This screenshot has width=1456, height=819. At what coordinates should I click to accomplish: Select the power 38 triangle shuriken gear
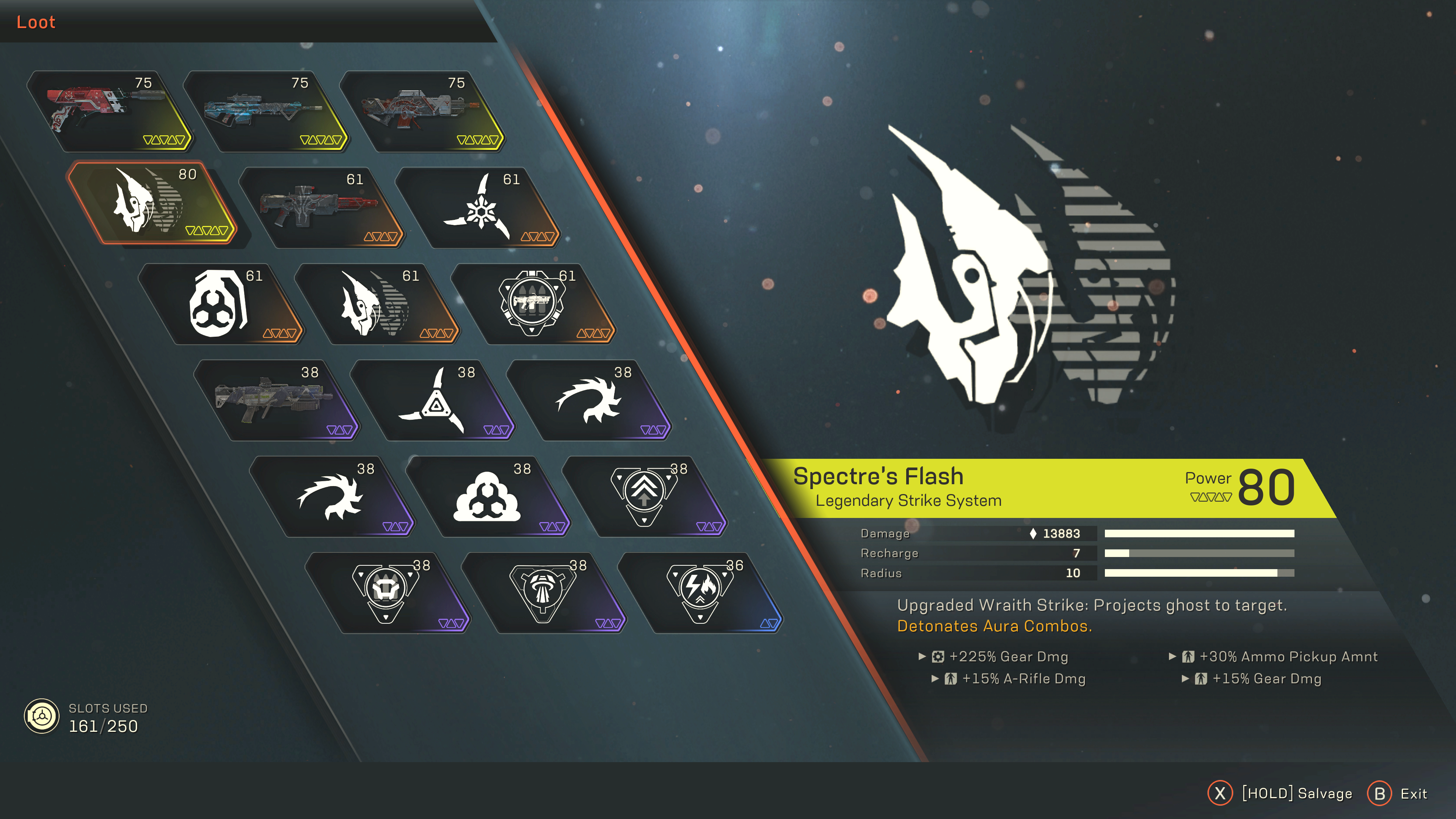pos(432,400)
